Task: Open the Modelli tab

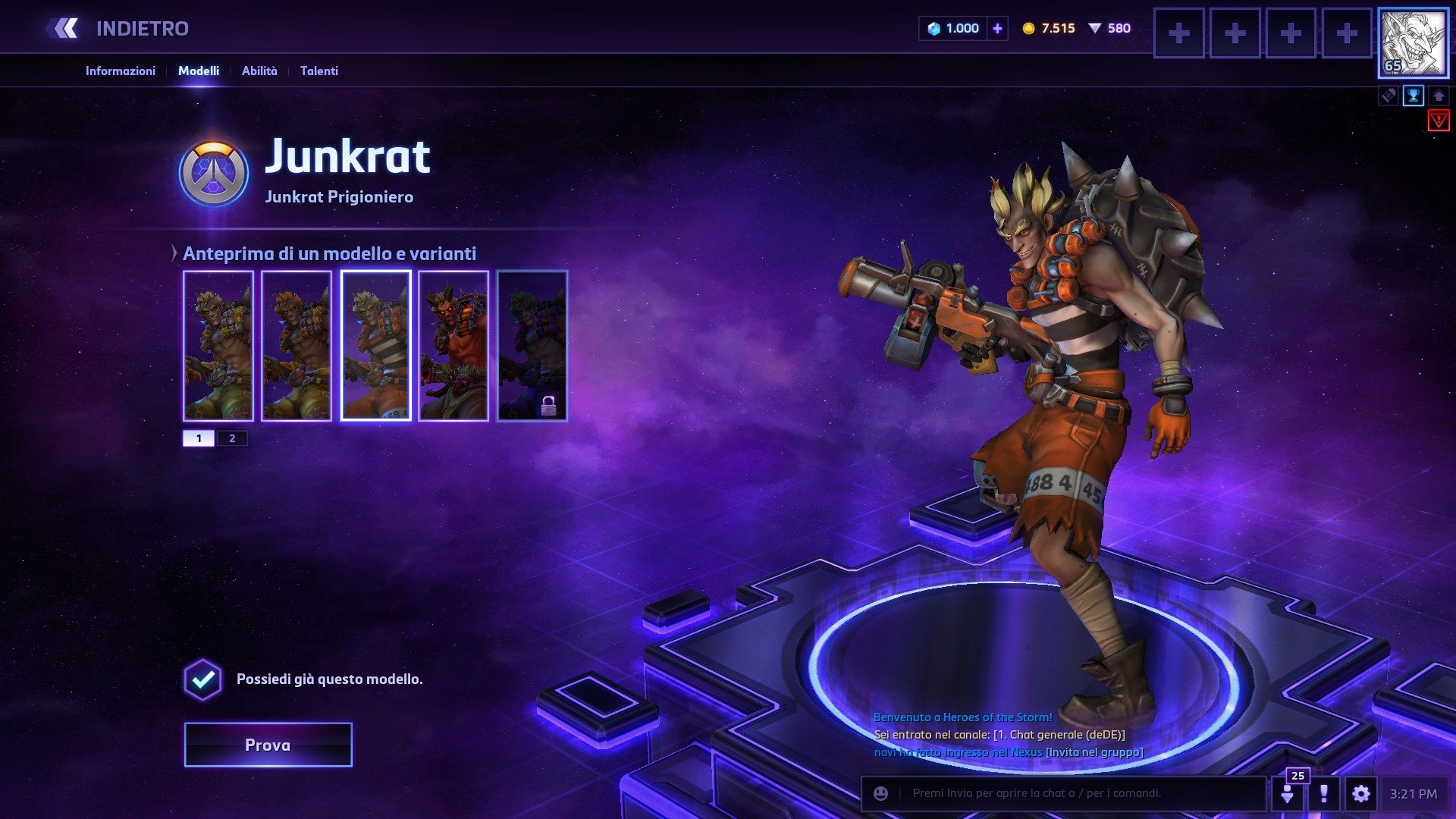Action: [x=199, y=71]
